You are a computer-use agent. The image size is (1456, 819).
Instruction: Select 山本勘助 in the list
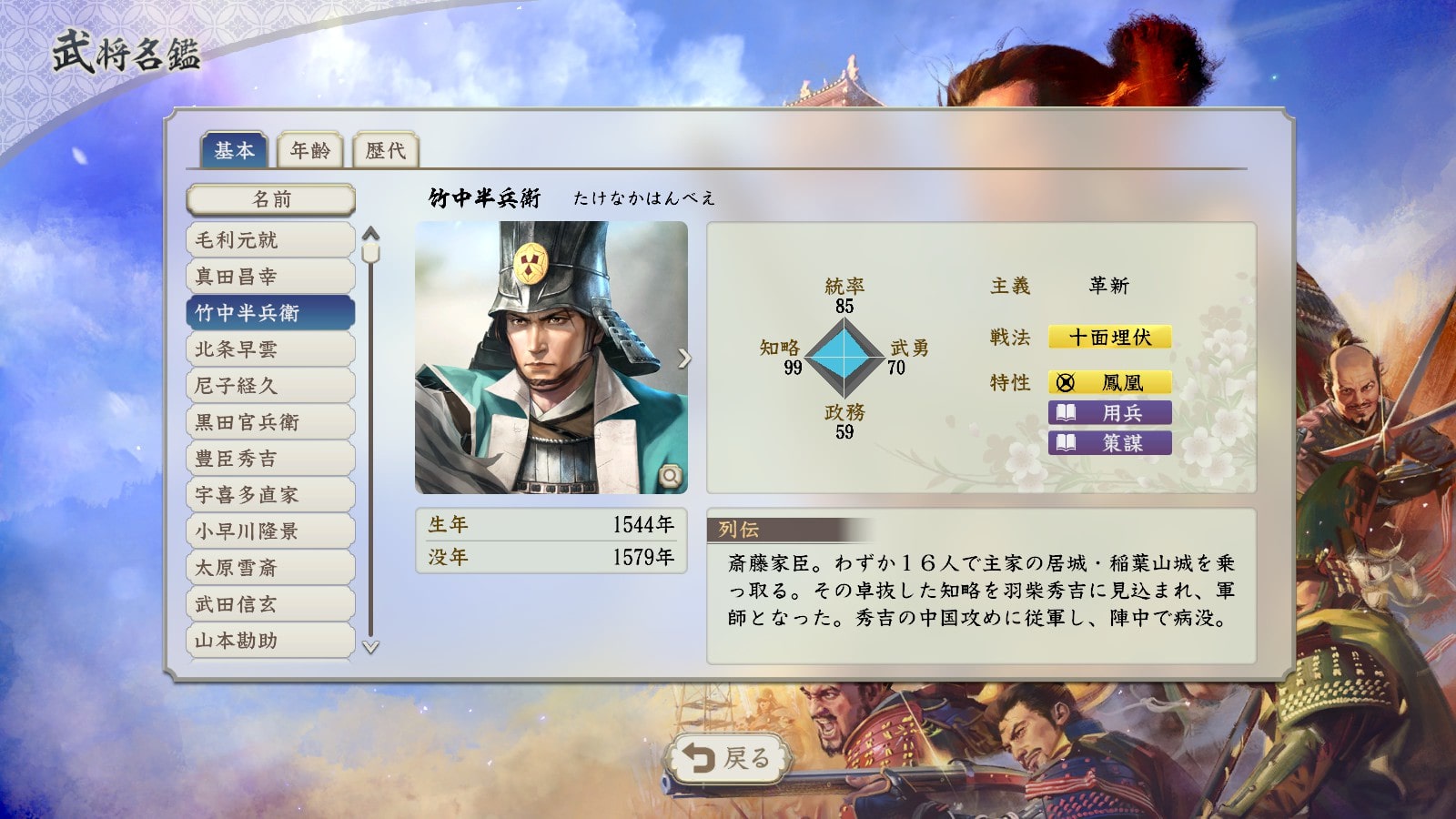coord(270,641)
